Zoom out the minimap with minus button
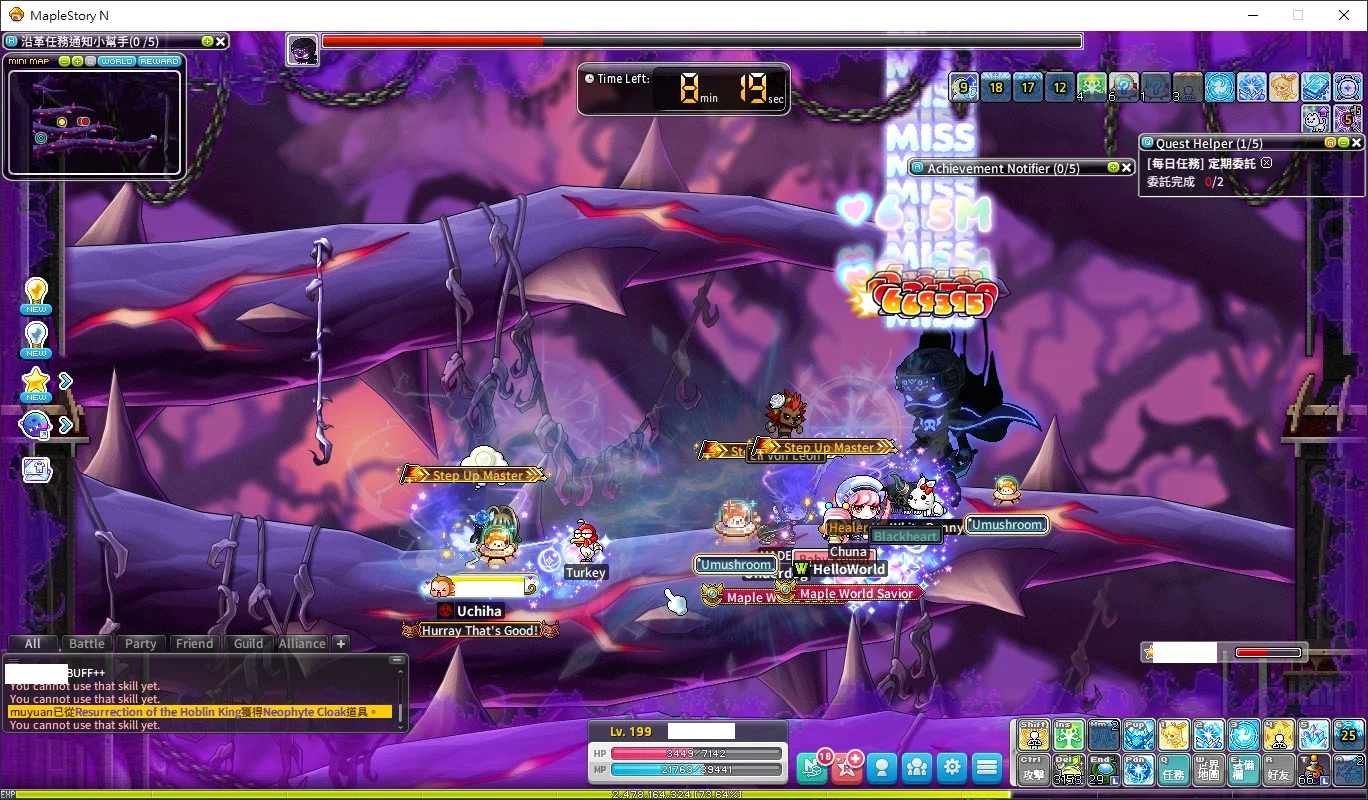 pyautogui.click(x=64, y=61)
